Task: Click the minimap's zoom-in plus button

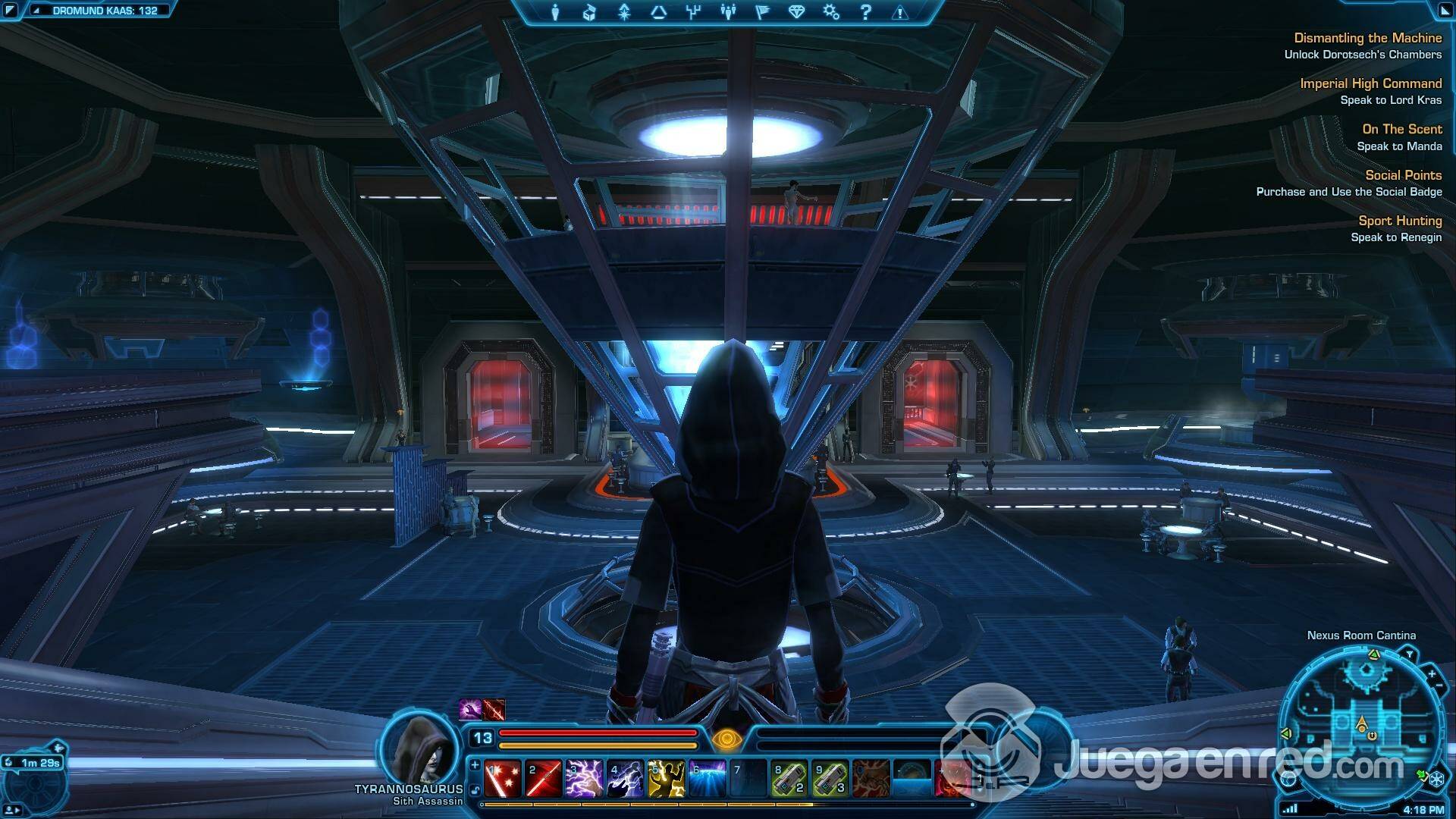Action: 1432,673
